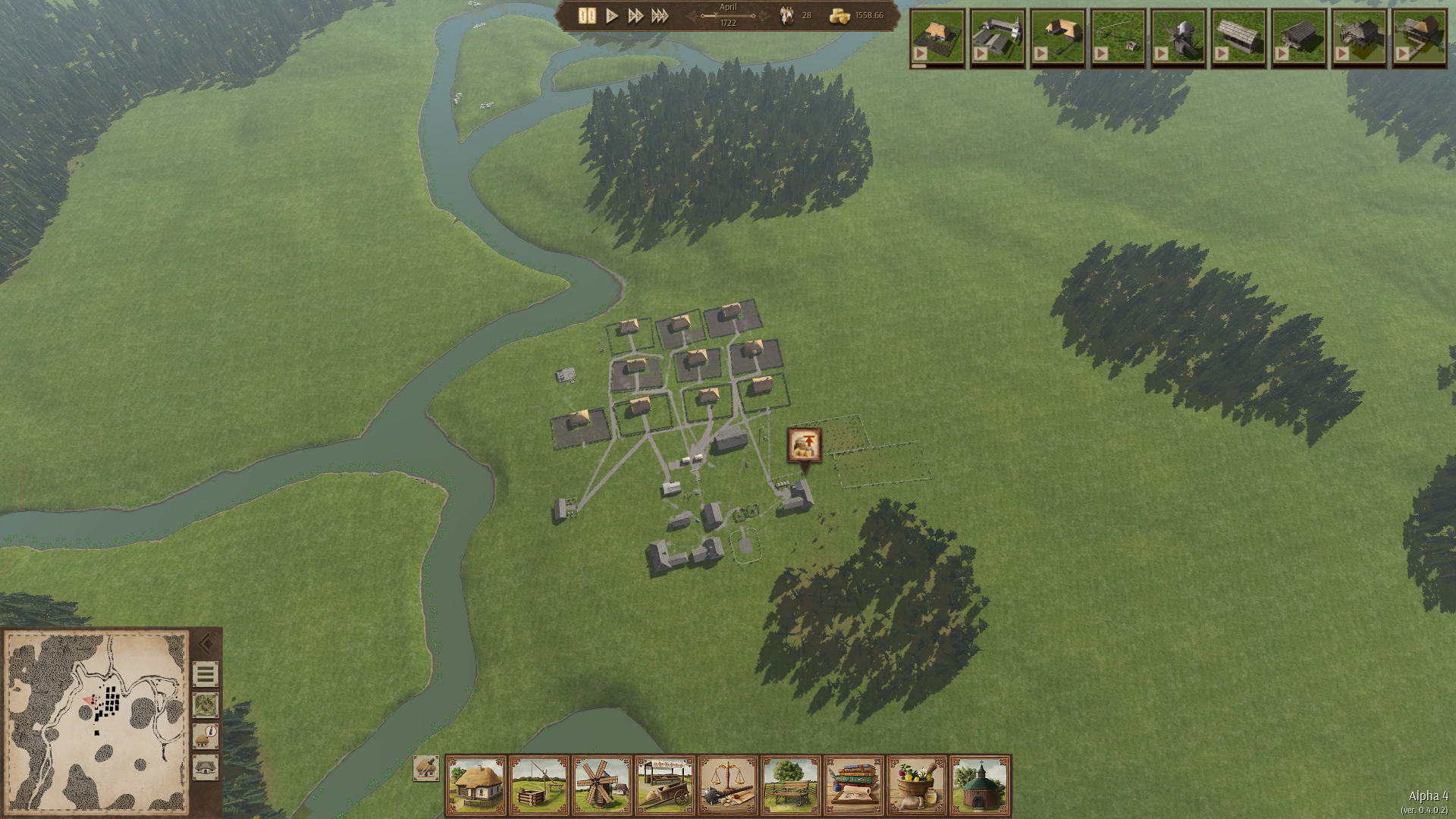The width and height of the screenshot is (1456, 819).
Task: Open the scales and mace administration category
Action: (728, 786)
